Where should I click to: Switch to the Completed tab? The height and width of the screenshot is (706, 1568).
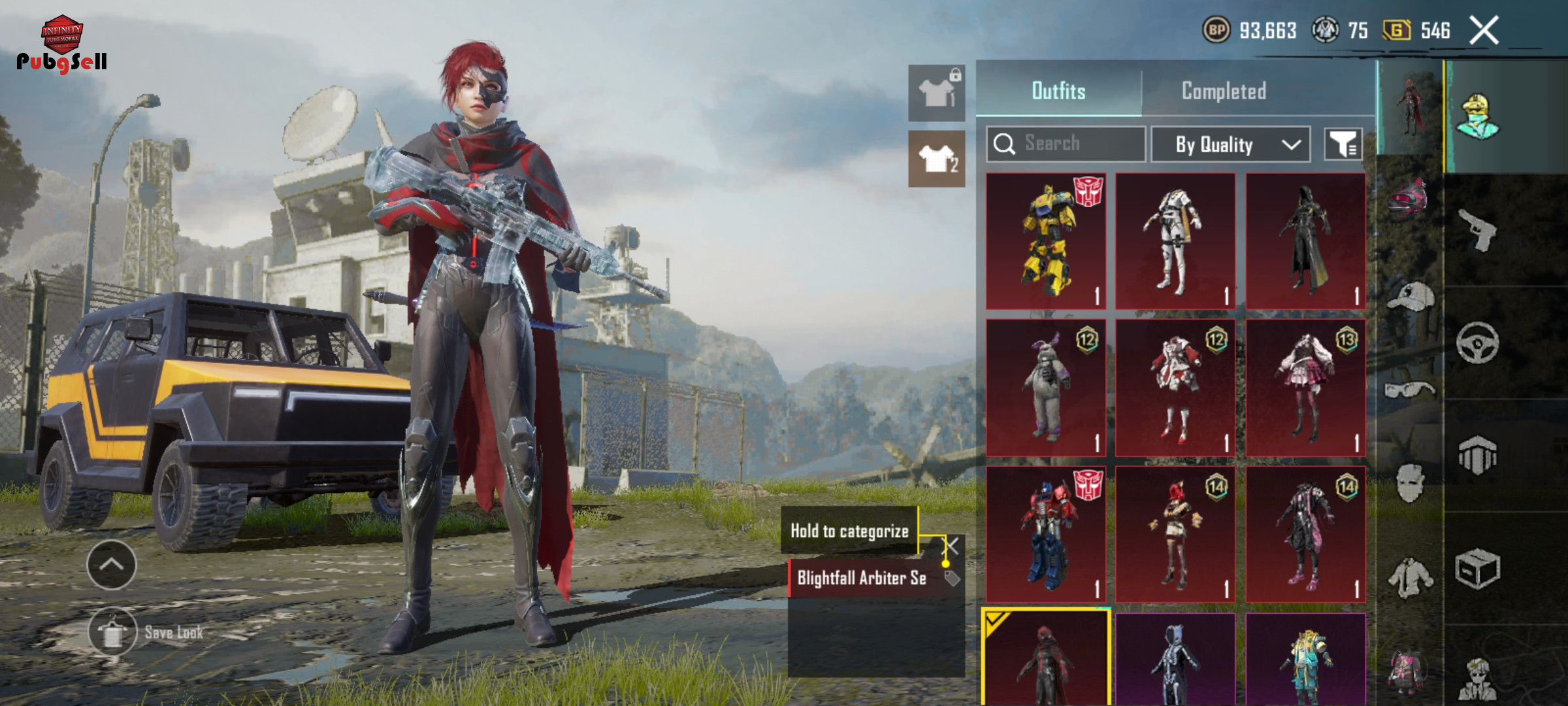1223,92
